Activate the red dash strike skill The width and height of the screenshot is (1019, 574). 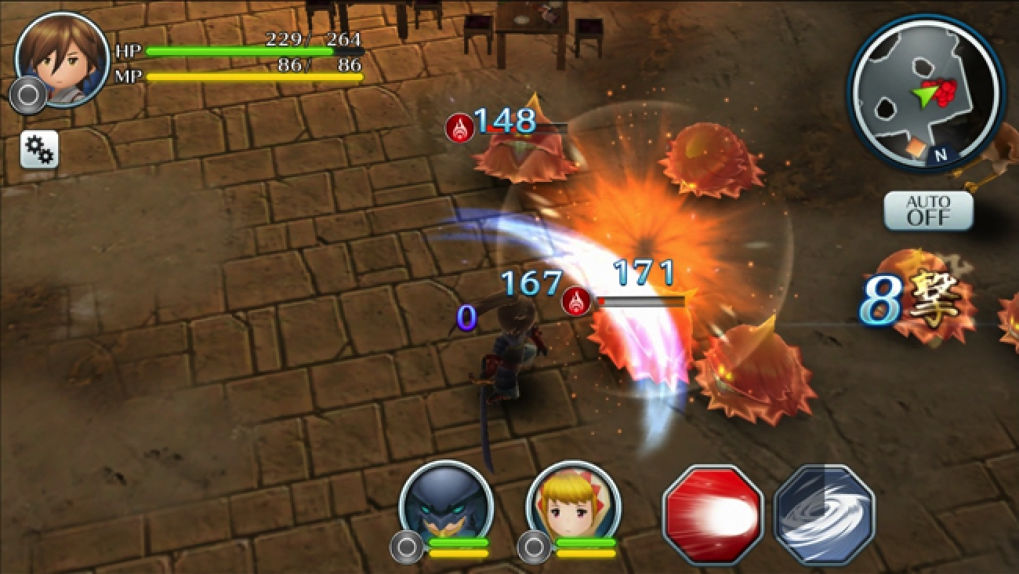[x=713, y=514]
